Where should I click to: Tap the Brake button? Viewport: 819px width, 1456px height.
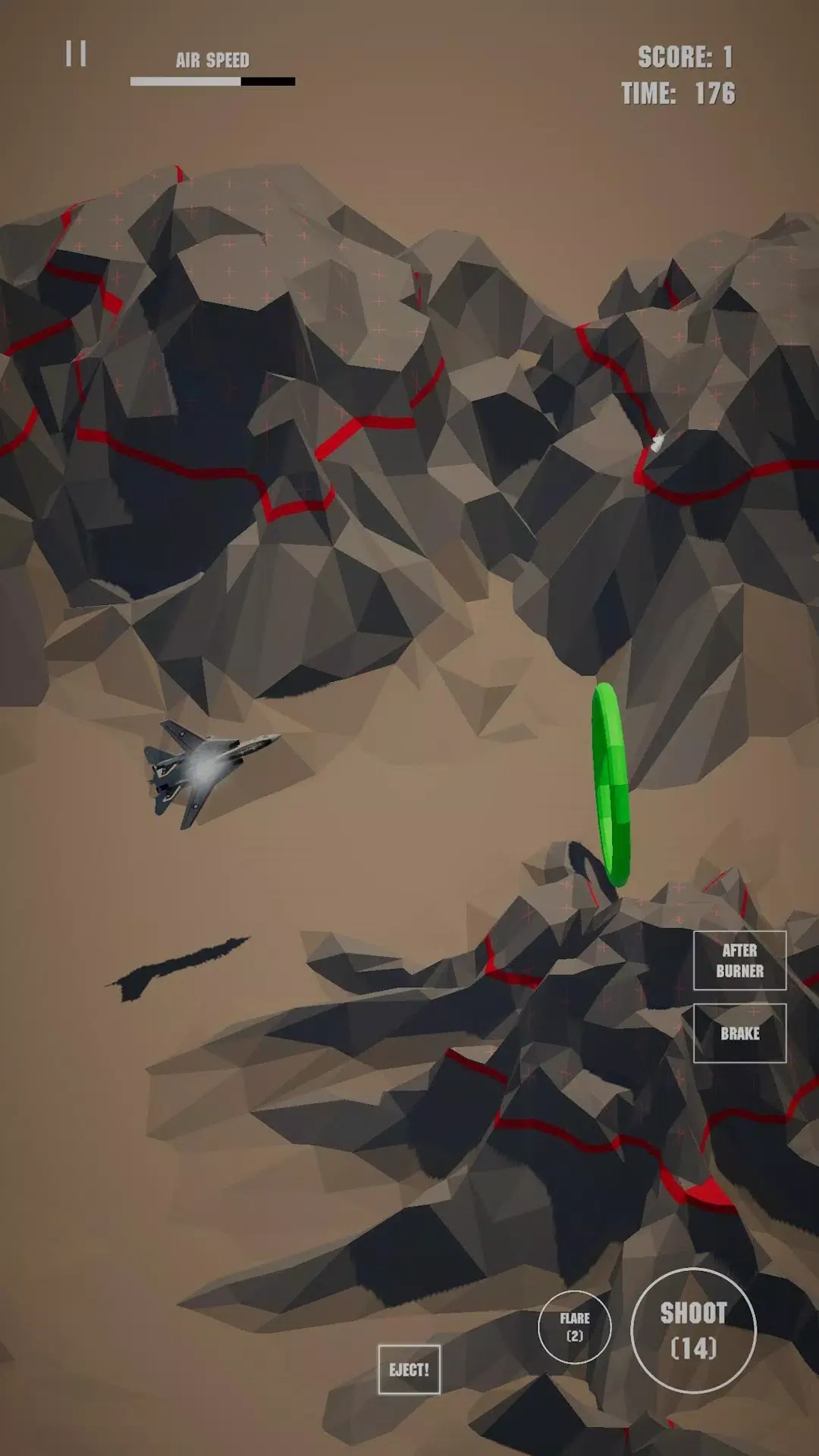[739, 1033]
